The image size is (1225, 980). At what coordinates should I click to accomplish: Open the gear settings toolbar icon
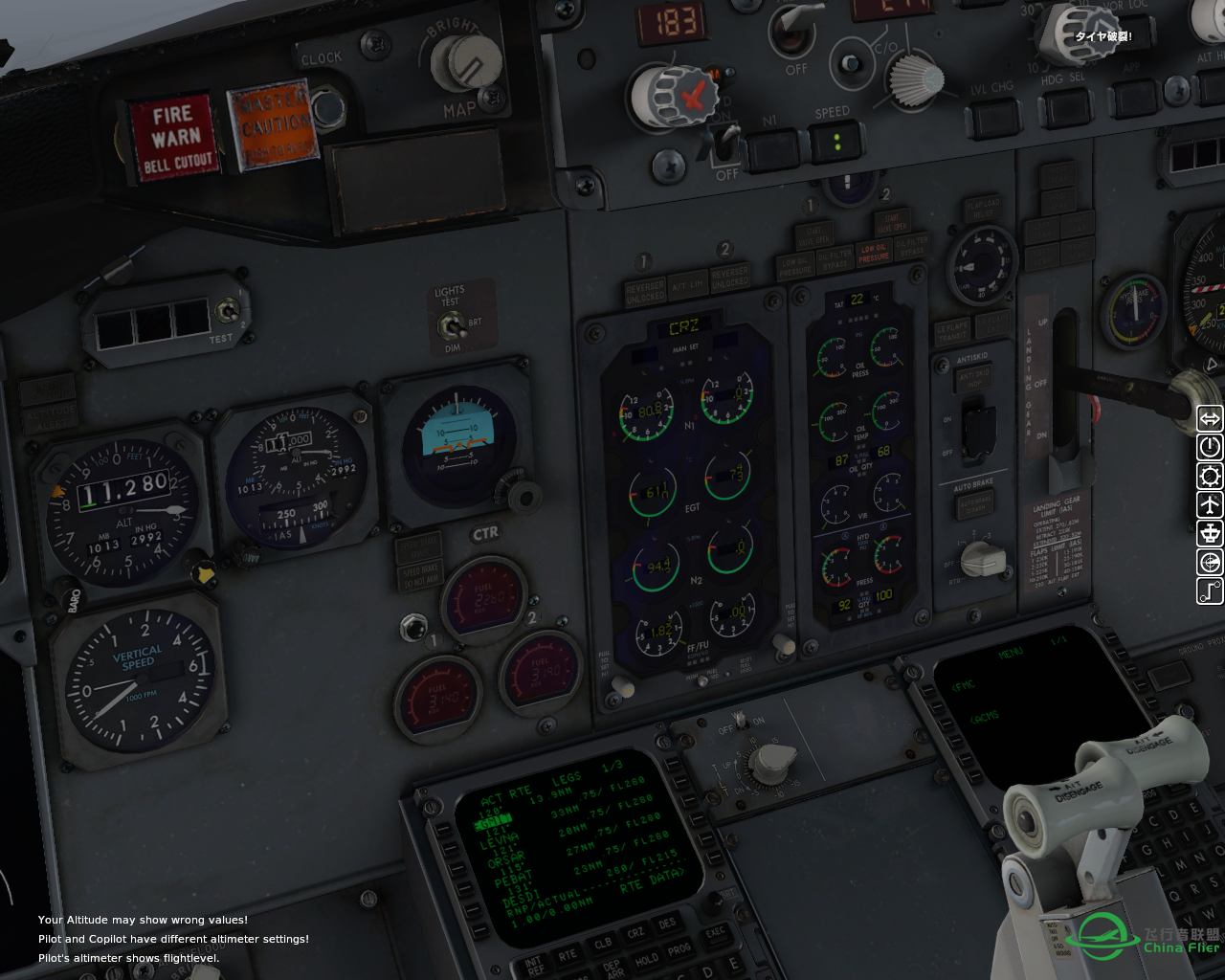[1211, 476]
